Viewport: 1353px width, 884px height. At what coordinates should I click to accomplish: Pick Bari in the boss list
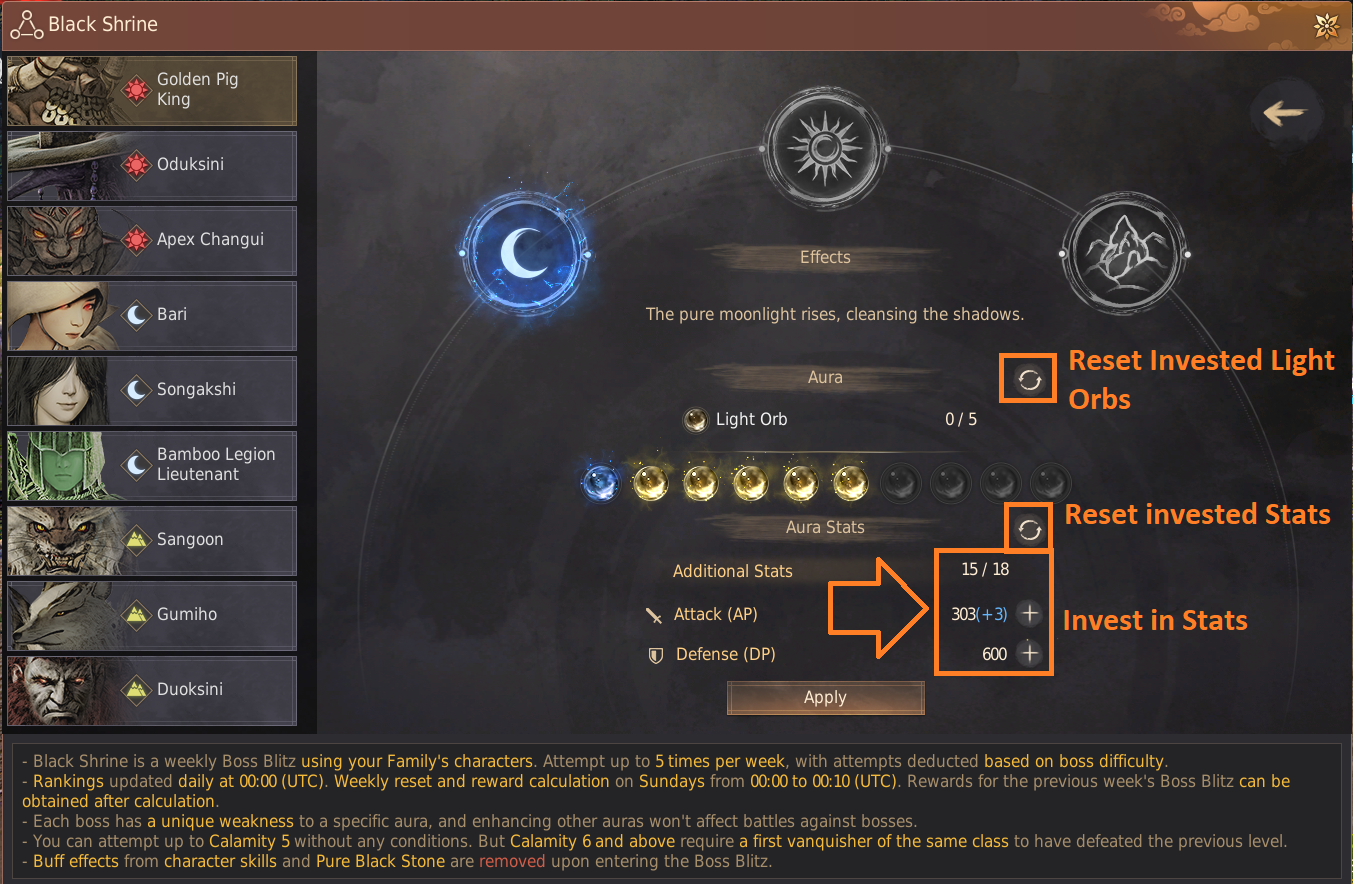click(152, 315)
